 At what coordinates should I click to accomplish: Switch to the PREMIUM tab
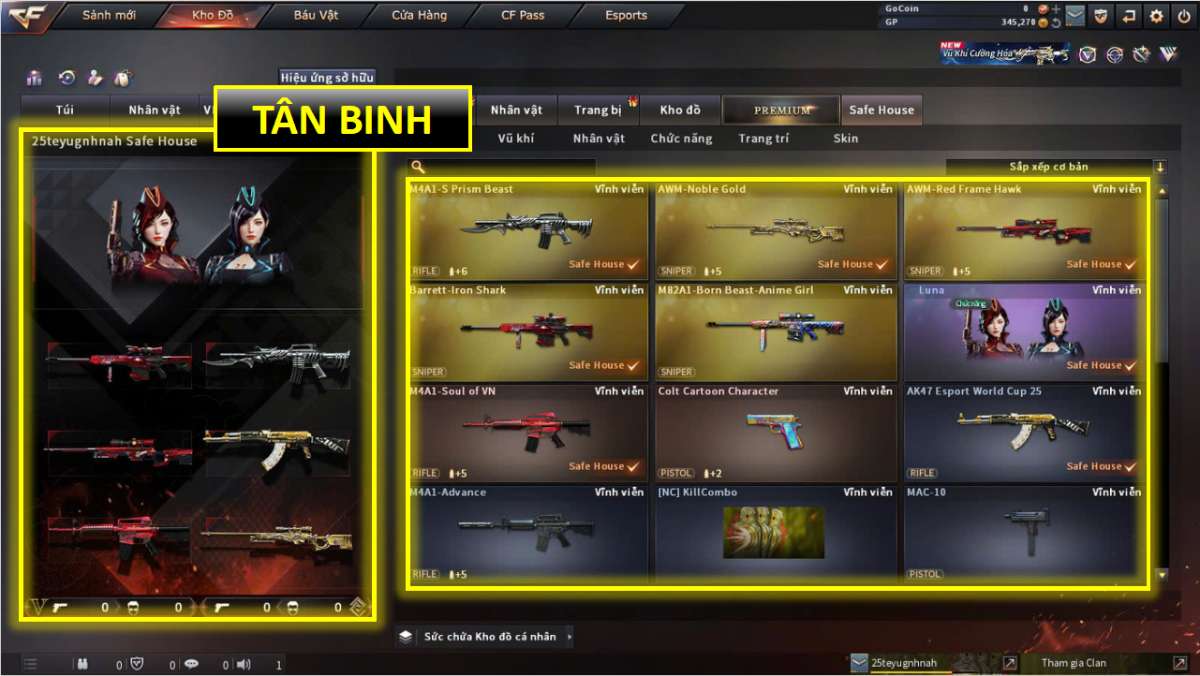[x=782, y=110]
